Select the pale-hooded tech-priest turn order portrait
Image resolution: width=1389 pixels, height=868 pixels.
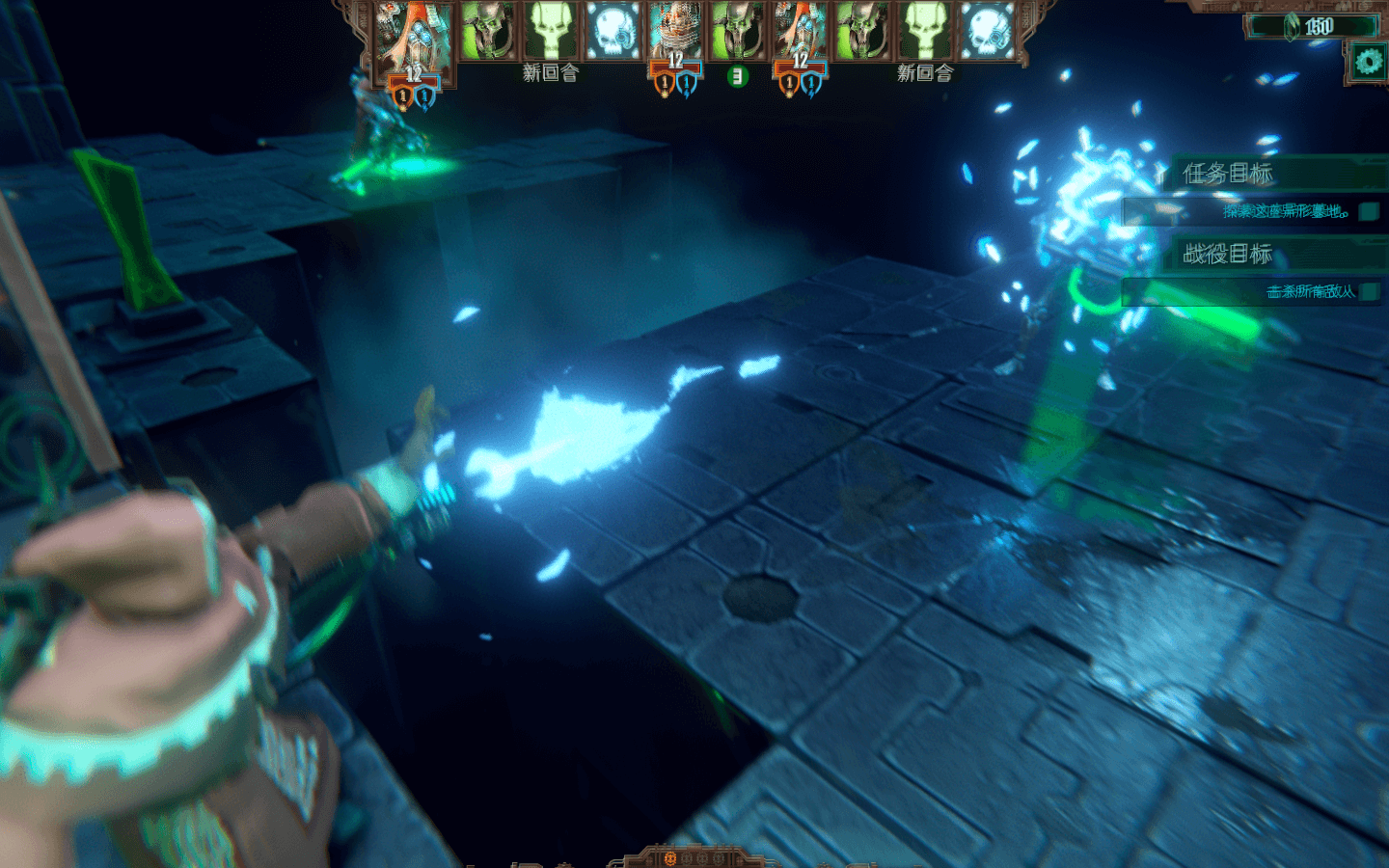675,29
